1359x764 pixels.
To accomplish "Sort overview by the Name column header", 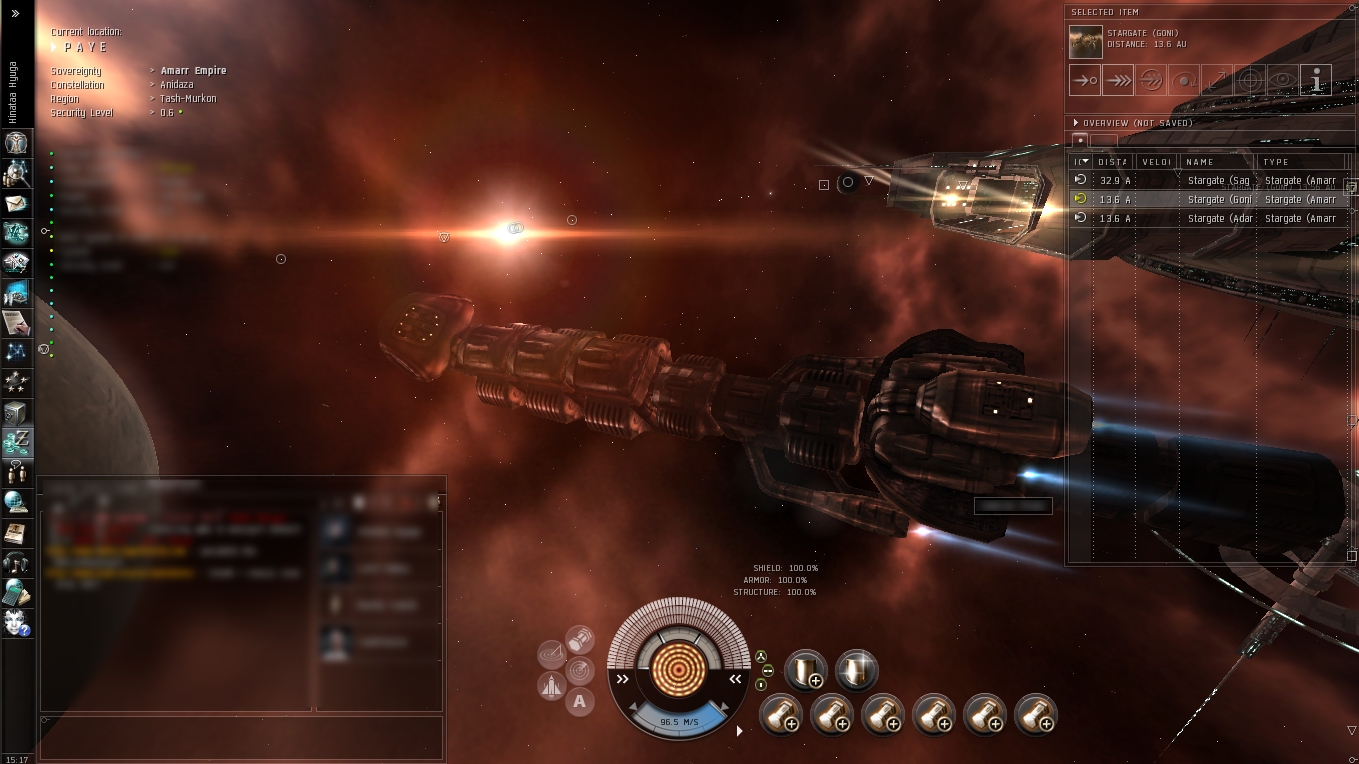I will pyautogui.click(x=1215, y=162).
